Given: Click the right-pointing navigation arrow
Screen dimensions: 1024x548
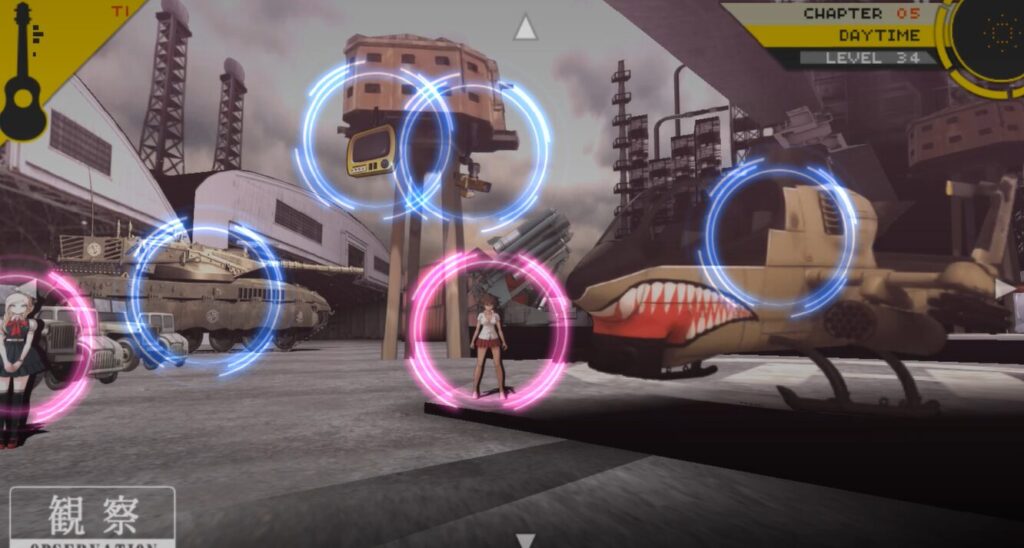Looking at the screenshot, I should (x=1005, y=289).
